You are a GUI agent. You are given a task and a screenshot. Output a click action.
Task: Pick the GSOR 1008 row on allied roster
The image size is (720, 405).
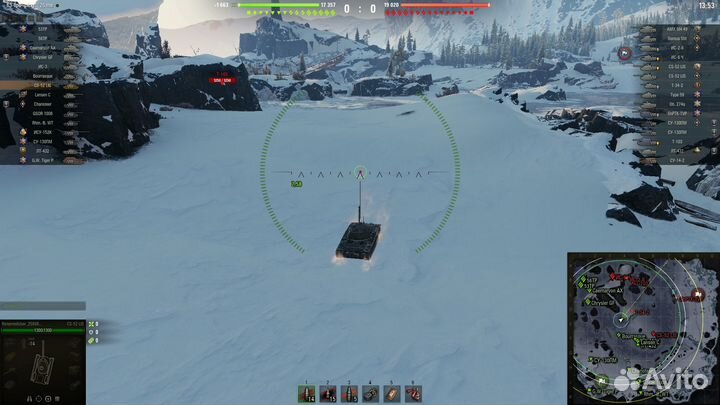pos(40,113)
